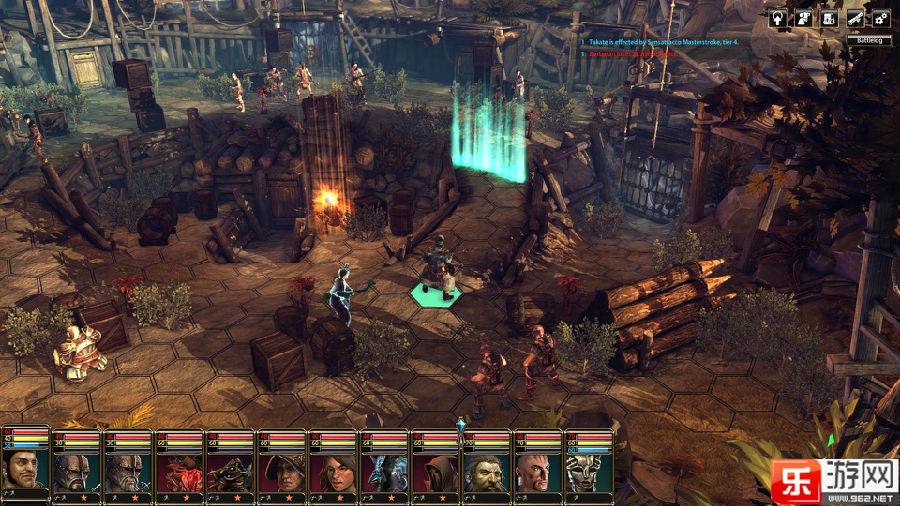The image size is (900, 506).
Task: Select the bald man's portrait
Action: pos(537,472)
